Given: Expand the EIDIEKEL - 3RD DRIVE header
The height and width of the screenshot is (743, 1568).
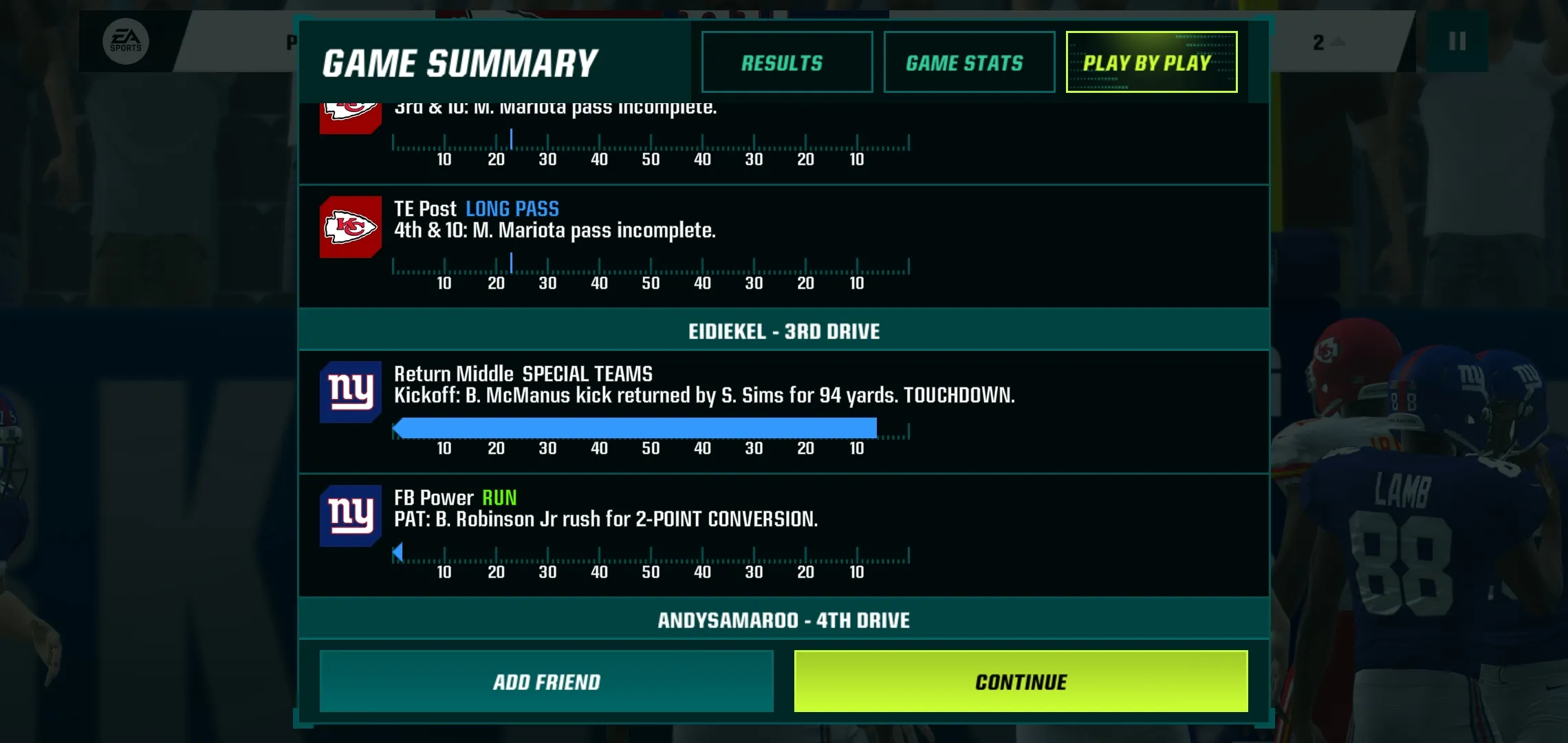Looking at the screenshot, I should pyautogui.click(x=784, y=331).
